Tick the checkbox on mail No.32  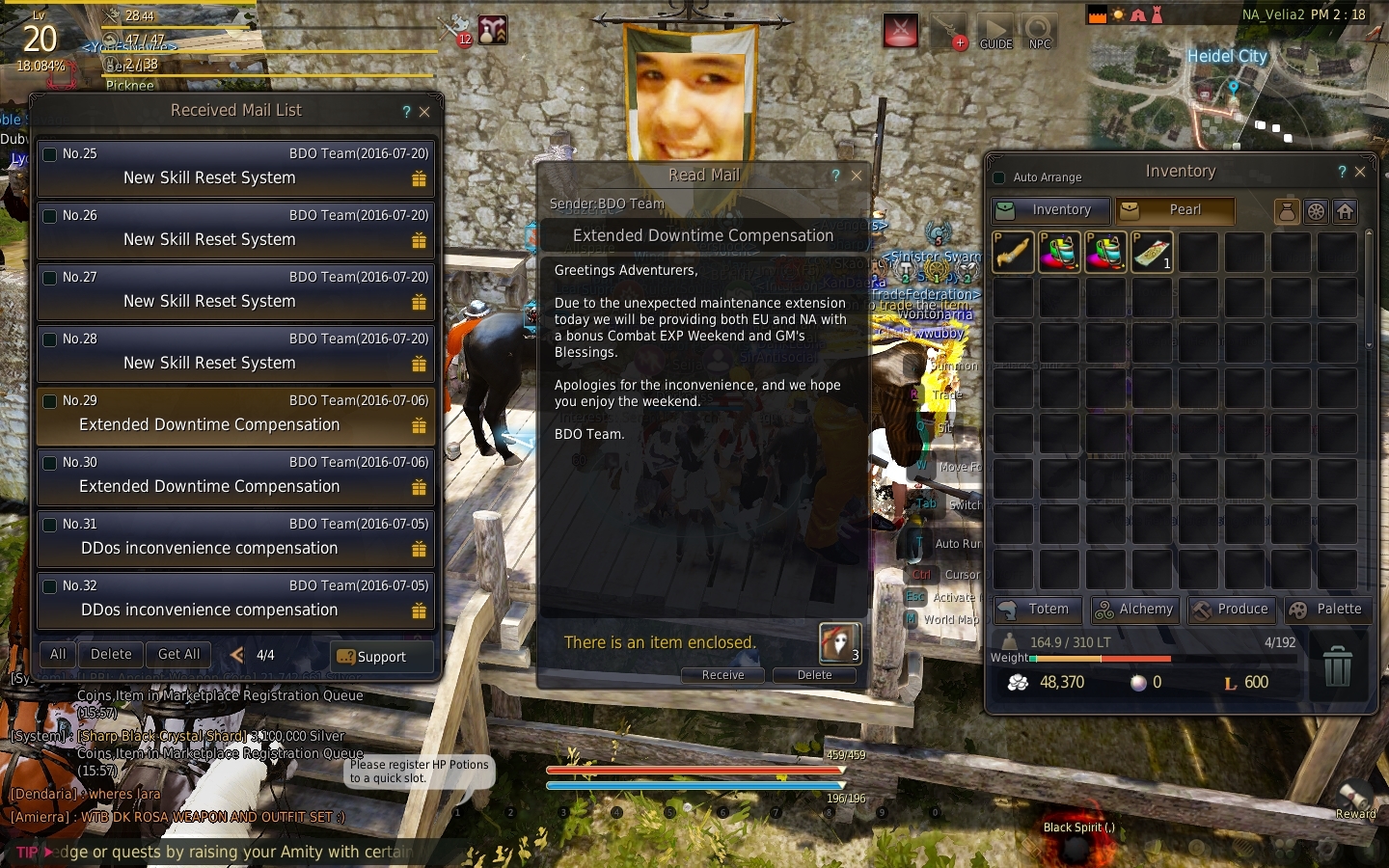pyautogui.click(x=49, y=584)
